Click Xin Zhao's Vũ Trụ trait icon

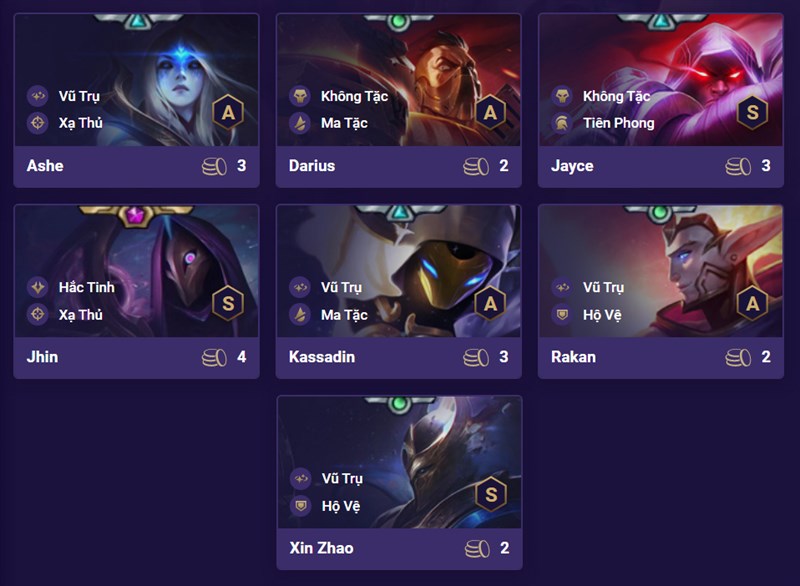[x=300, y=479]
